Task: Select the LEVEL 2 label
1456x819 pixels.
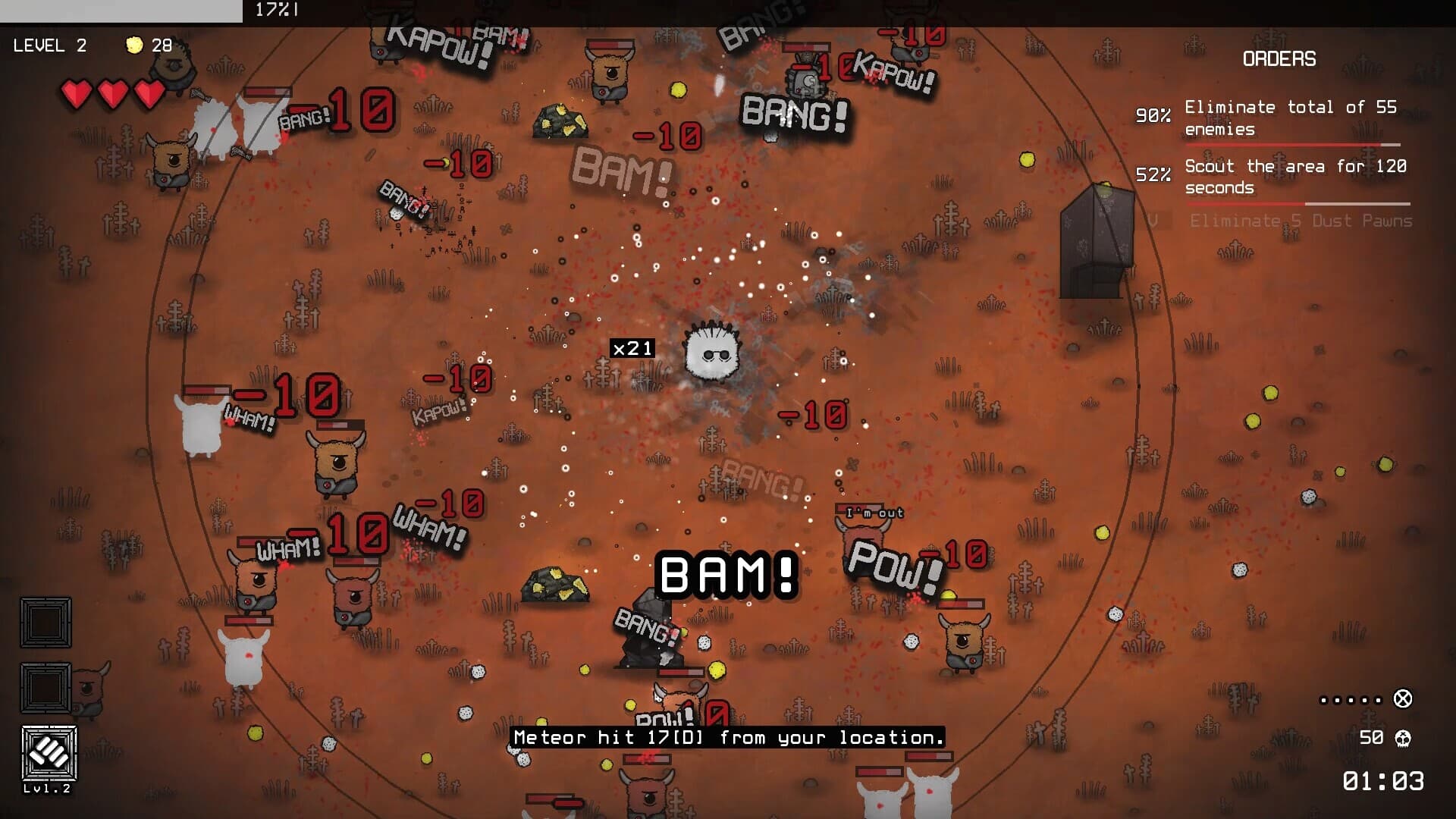Action: pyautogui.click(x=52, y=45)
